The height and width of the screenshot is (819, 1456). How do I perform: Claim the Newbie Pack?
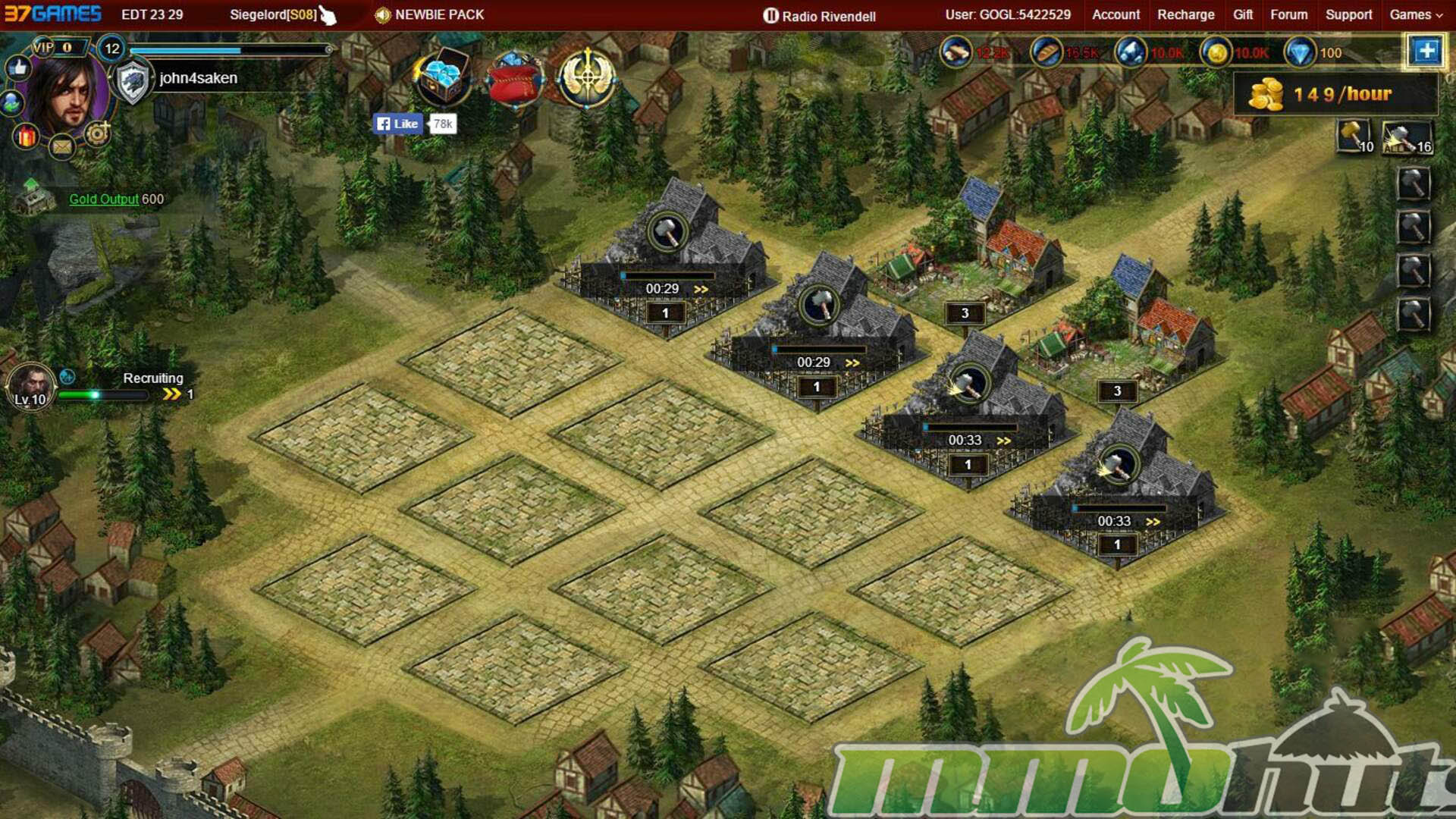point(430,14)
